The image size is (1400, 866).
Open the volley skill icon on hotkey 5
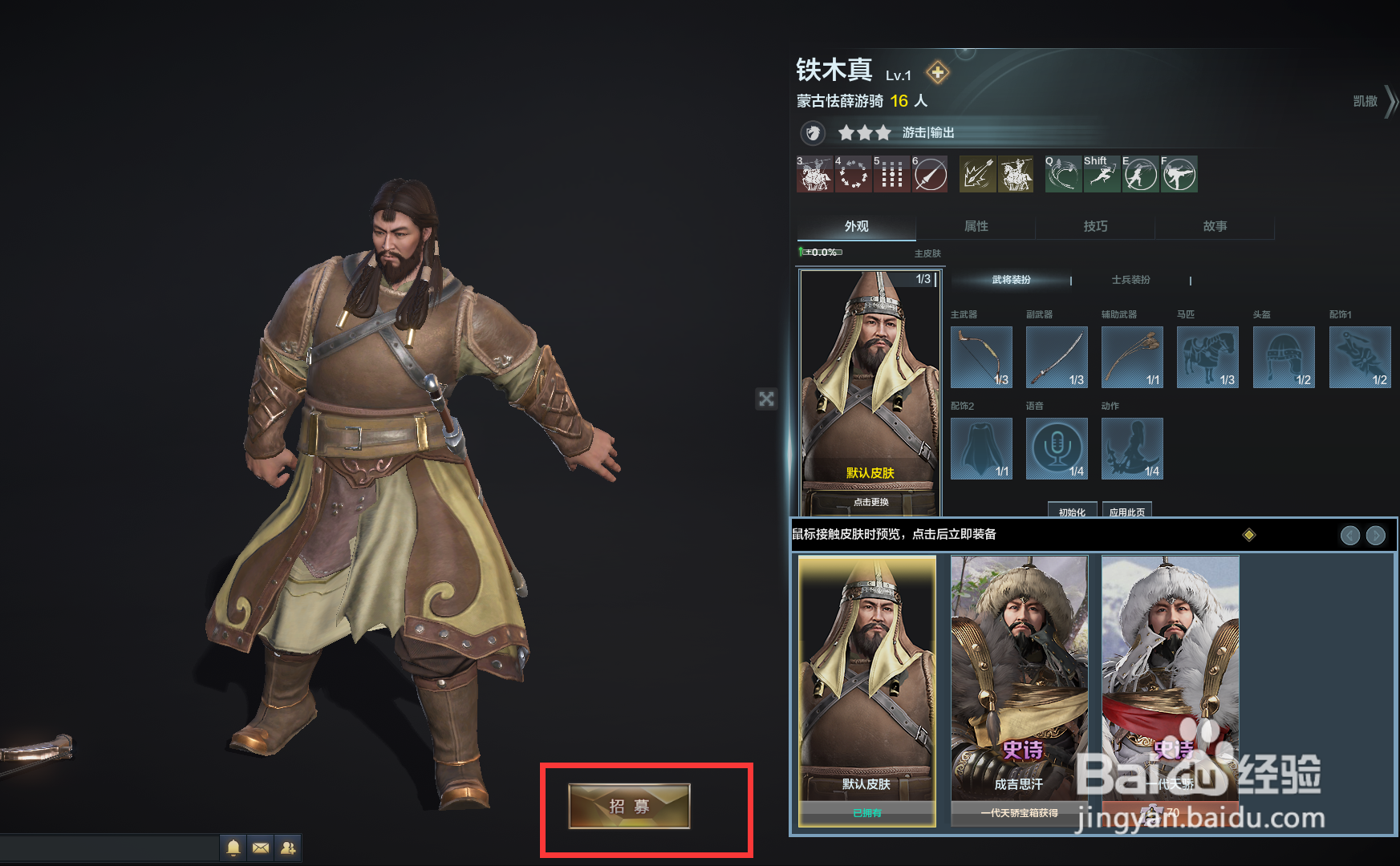(891, 174)
